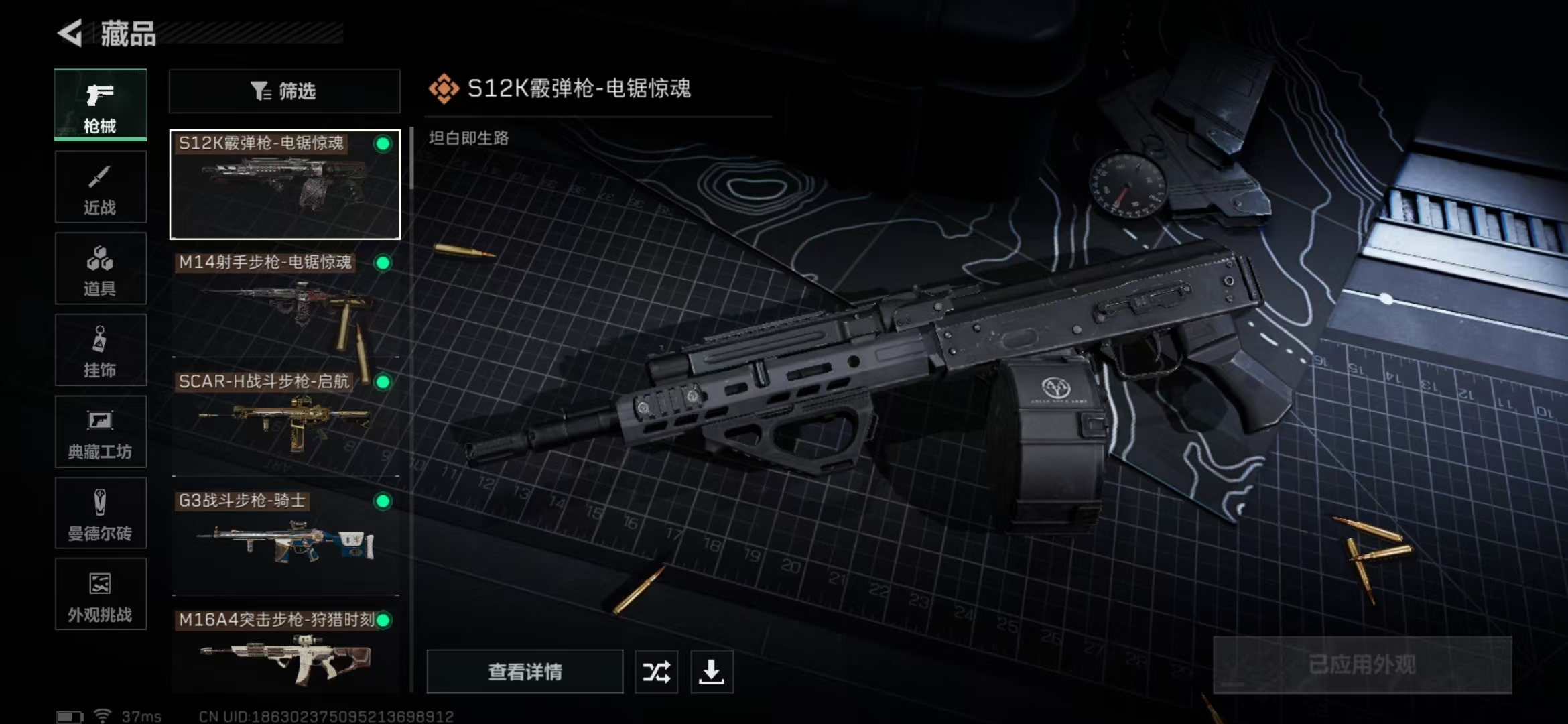Select the S12K霰弹枪-电锯惊魂 skin thumbnail

[285, 185]
